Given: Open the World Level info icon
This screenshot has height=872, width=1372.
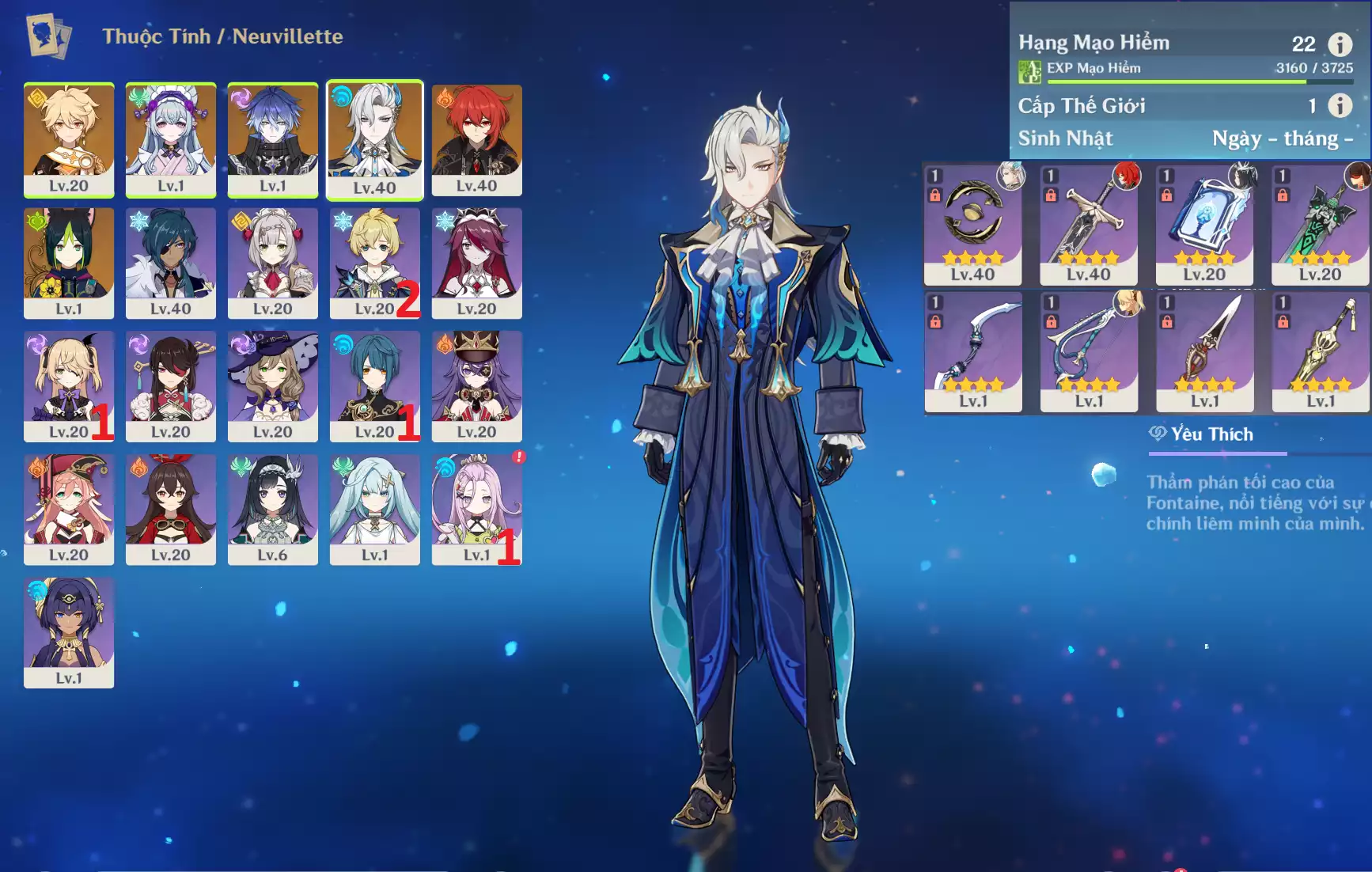Looking at the screenshot, I should (1339, 105).
